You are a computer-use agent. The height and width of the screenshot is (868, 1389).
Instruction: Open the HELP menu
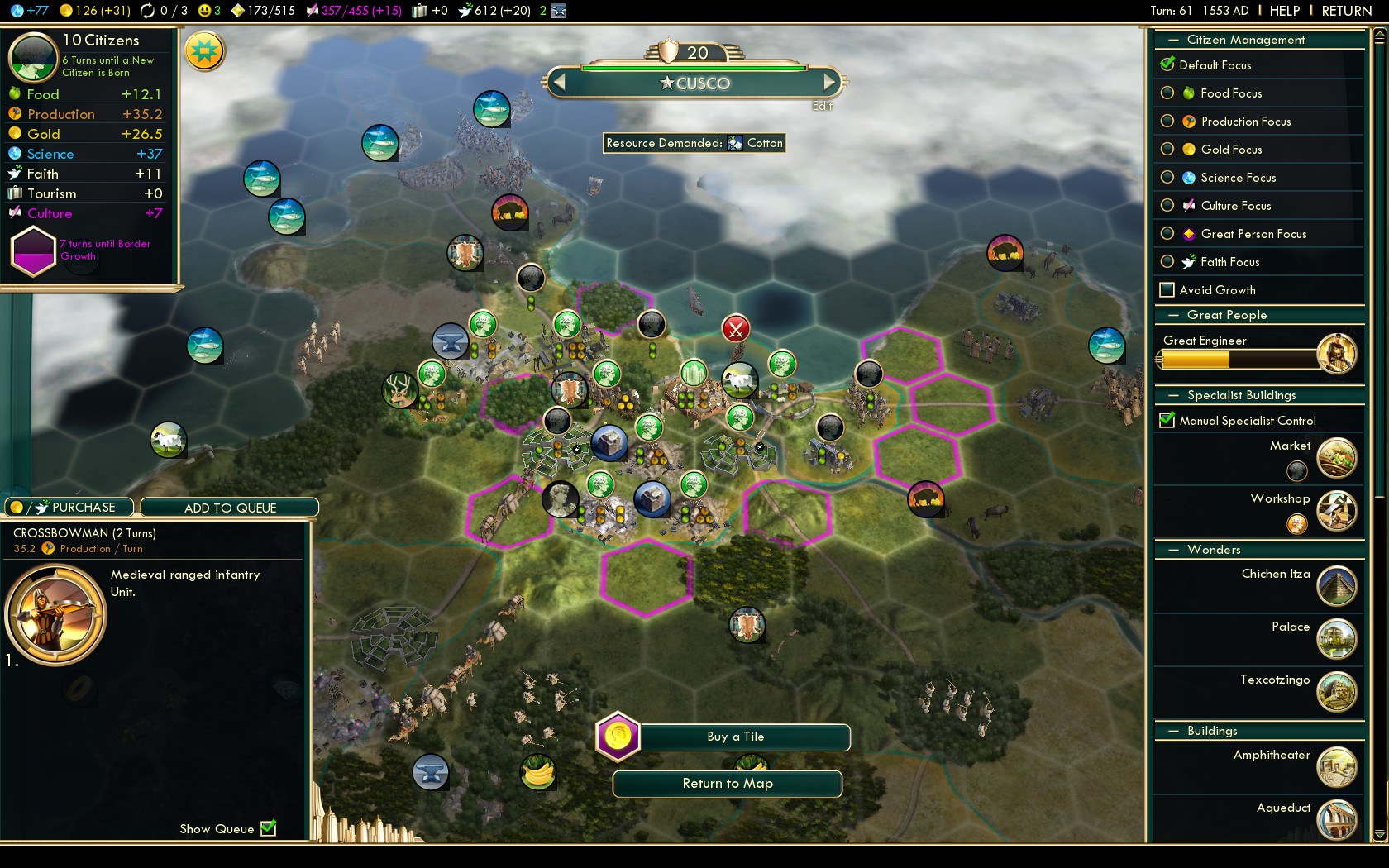click(x=1284, y=11)
